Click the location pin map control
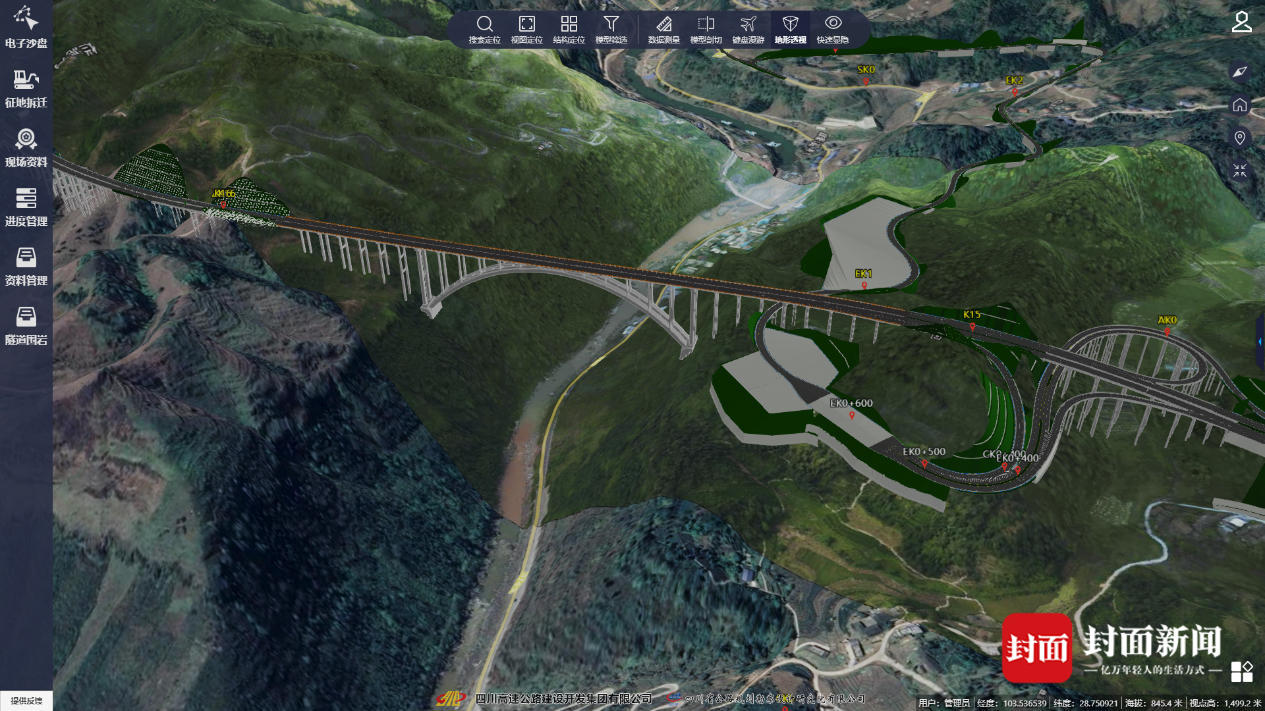 click(1240, 138)
